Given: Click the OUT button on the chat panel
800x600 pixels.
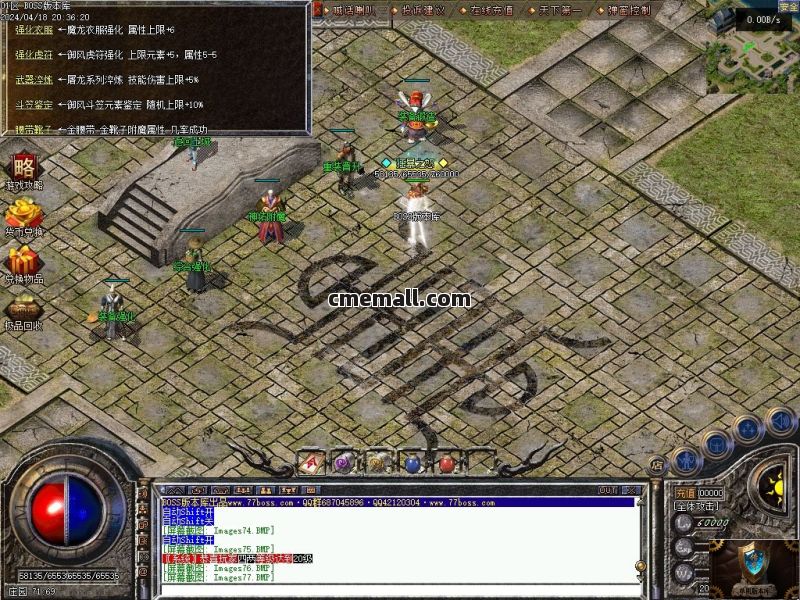Looking at the screenshot, I should click(x=607, y=490).
